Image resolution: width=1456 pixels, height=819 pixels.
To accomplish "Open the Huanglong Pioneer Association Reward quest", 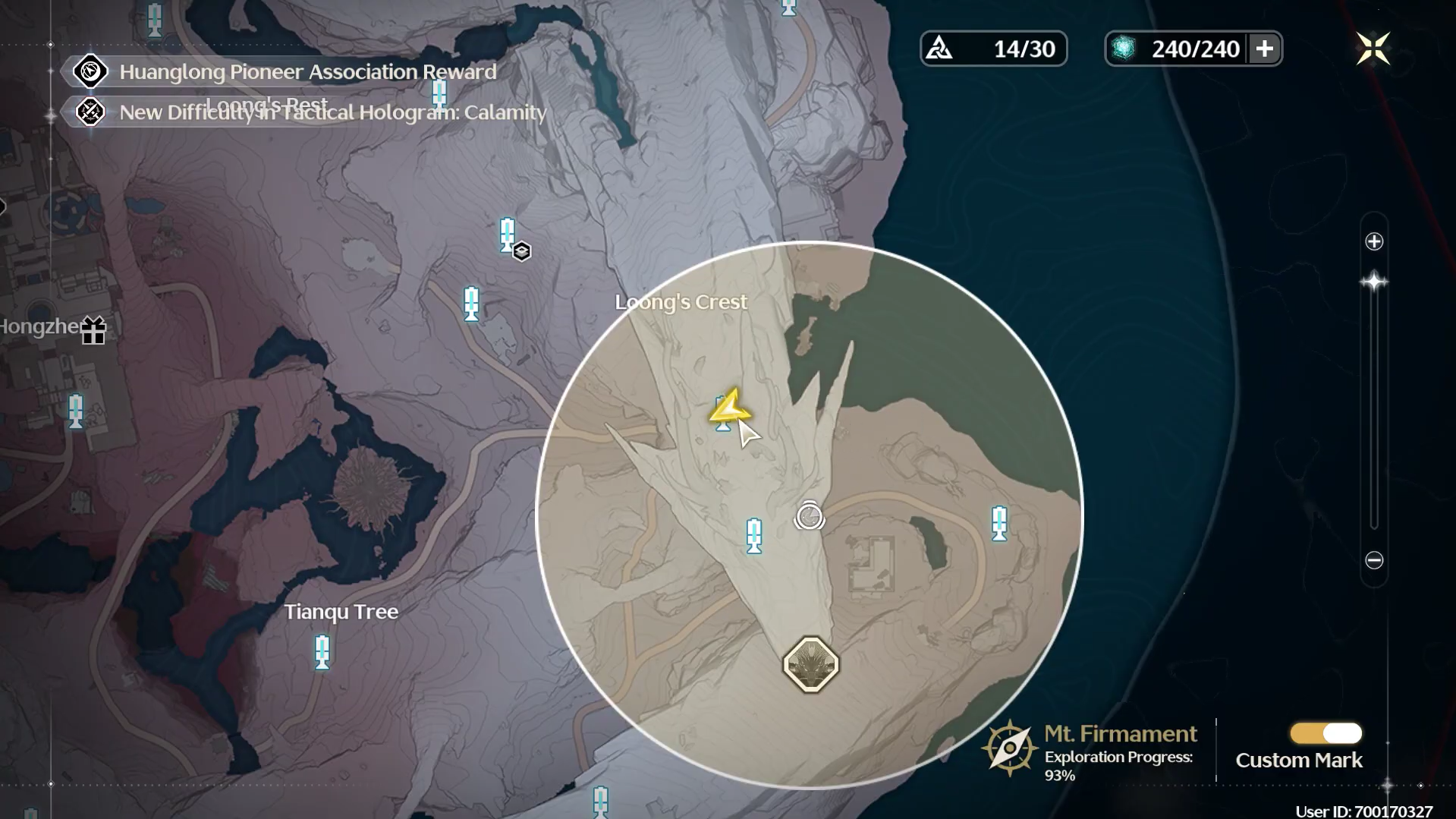I will 307,71.
